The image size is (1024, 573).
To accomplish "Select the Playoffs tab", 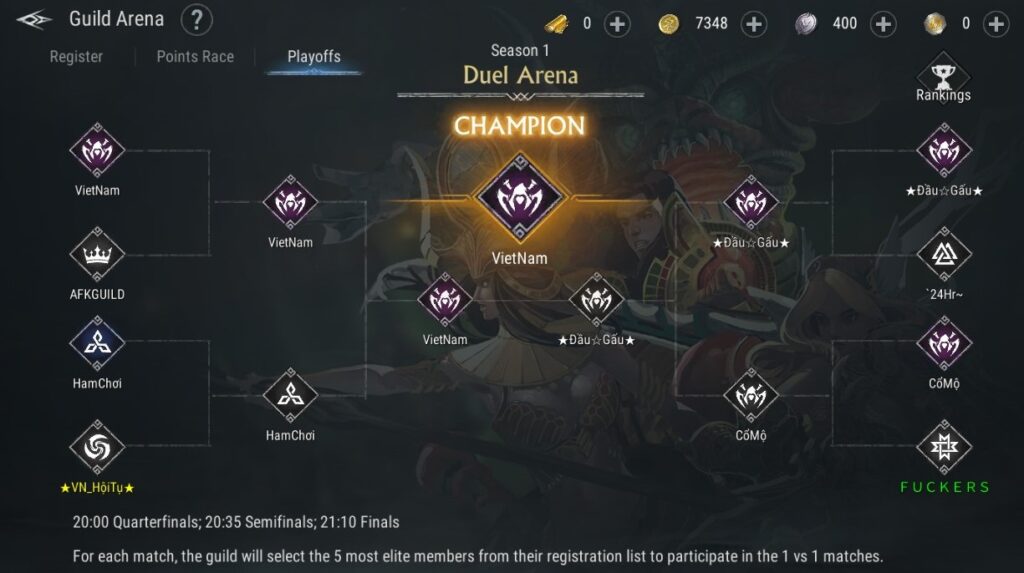I will [314, 57].
